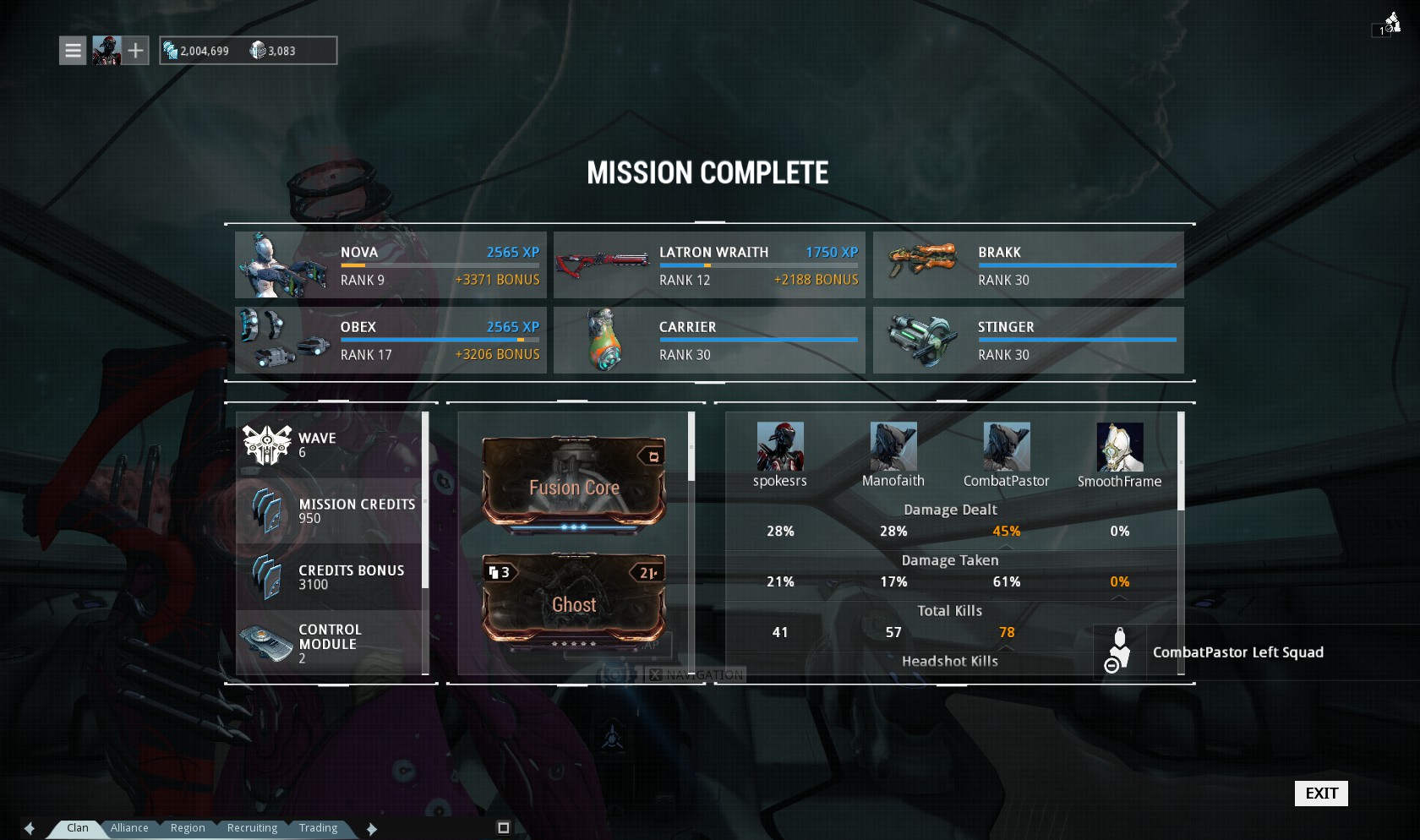
Task: Open the hamburger main menu
Action: tap(74, 51)
